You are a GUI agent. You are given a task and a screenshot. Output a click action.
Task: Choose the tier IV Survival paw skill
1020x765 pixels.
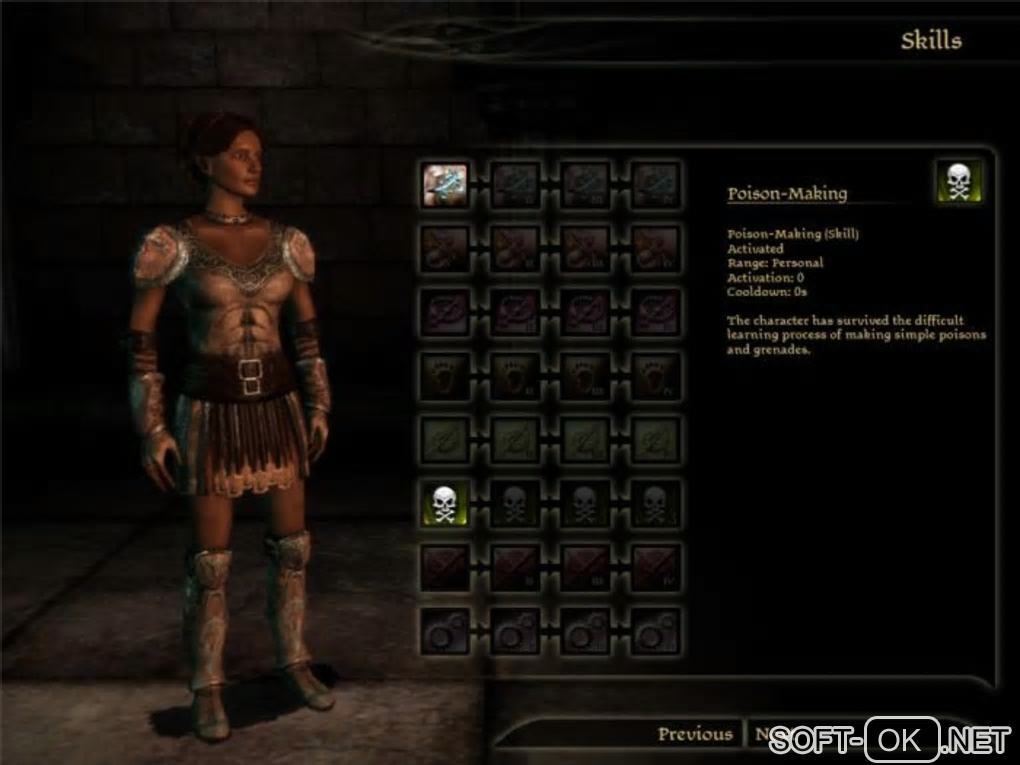point(656,375)
